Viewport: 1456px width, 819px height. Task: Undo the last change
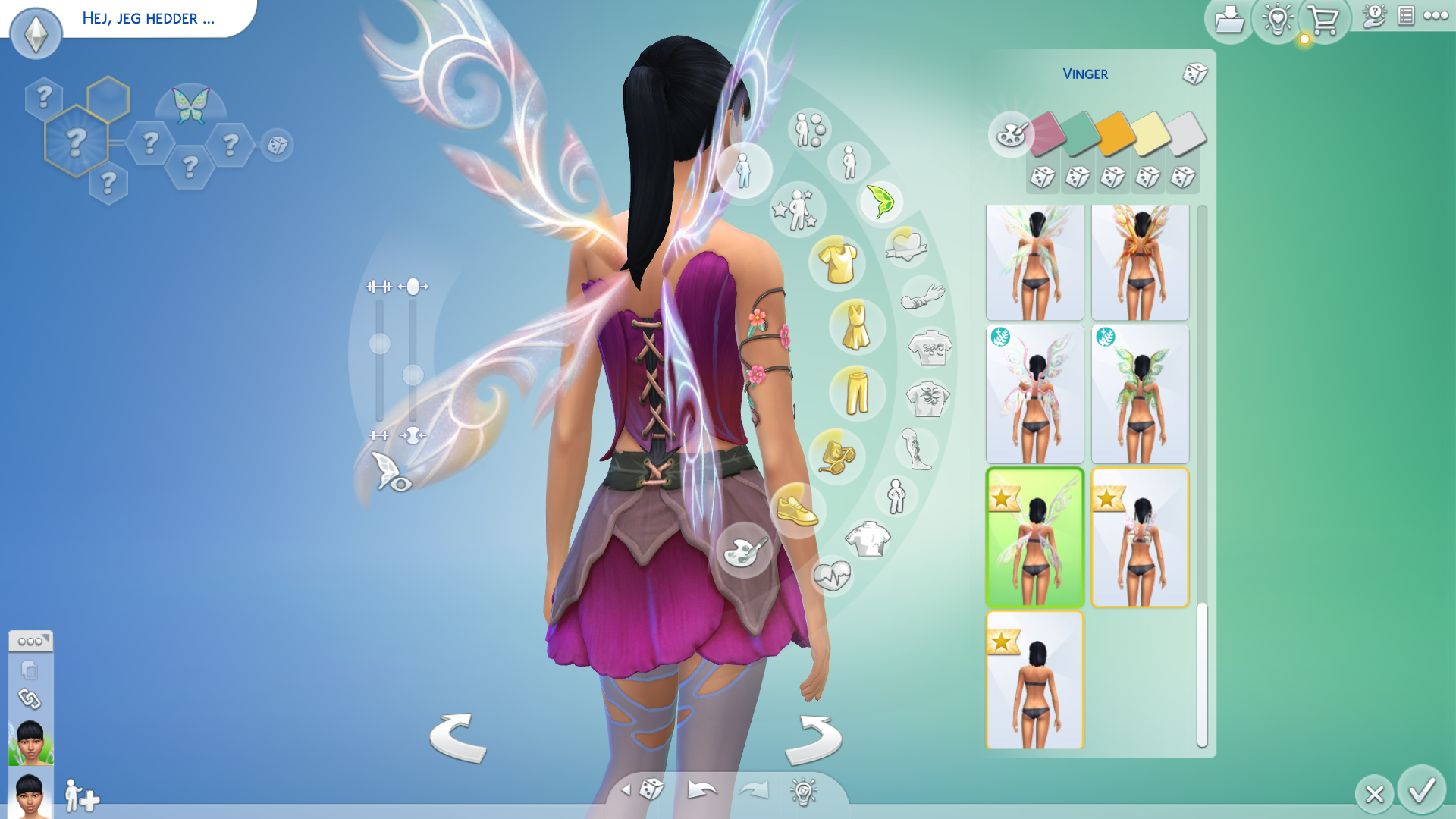click(702, 790)
